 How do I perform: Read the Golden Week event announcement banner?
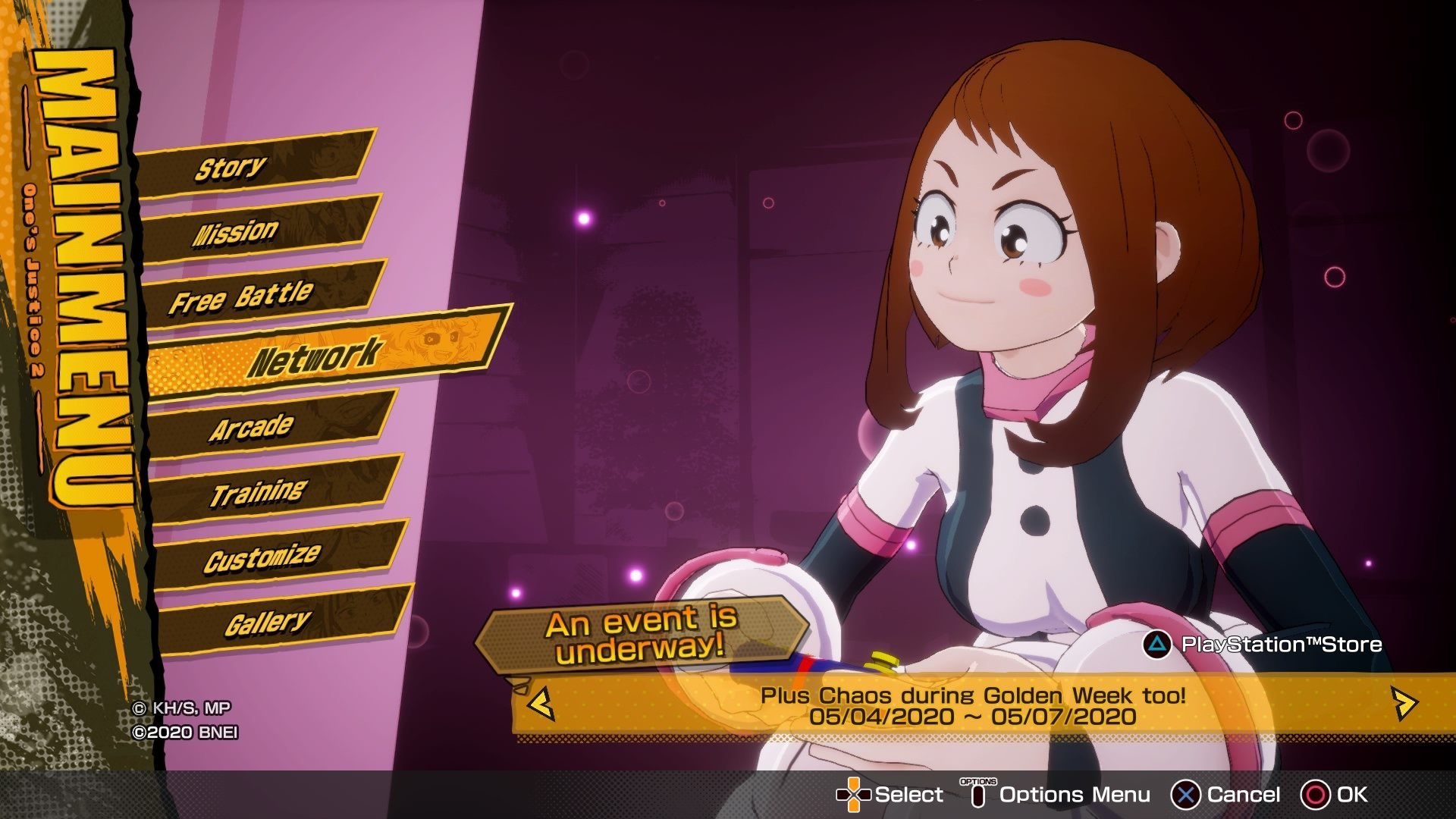[x=972, y=705]
